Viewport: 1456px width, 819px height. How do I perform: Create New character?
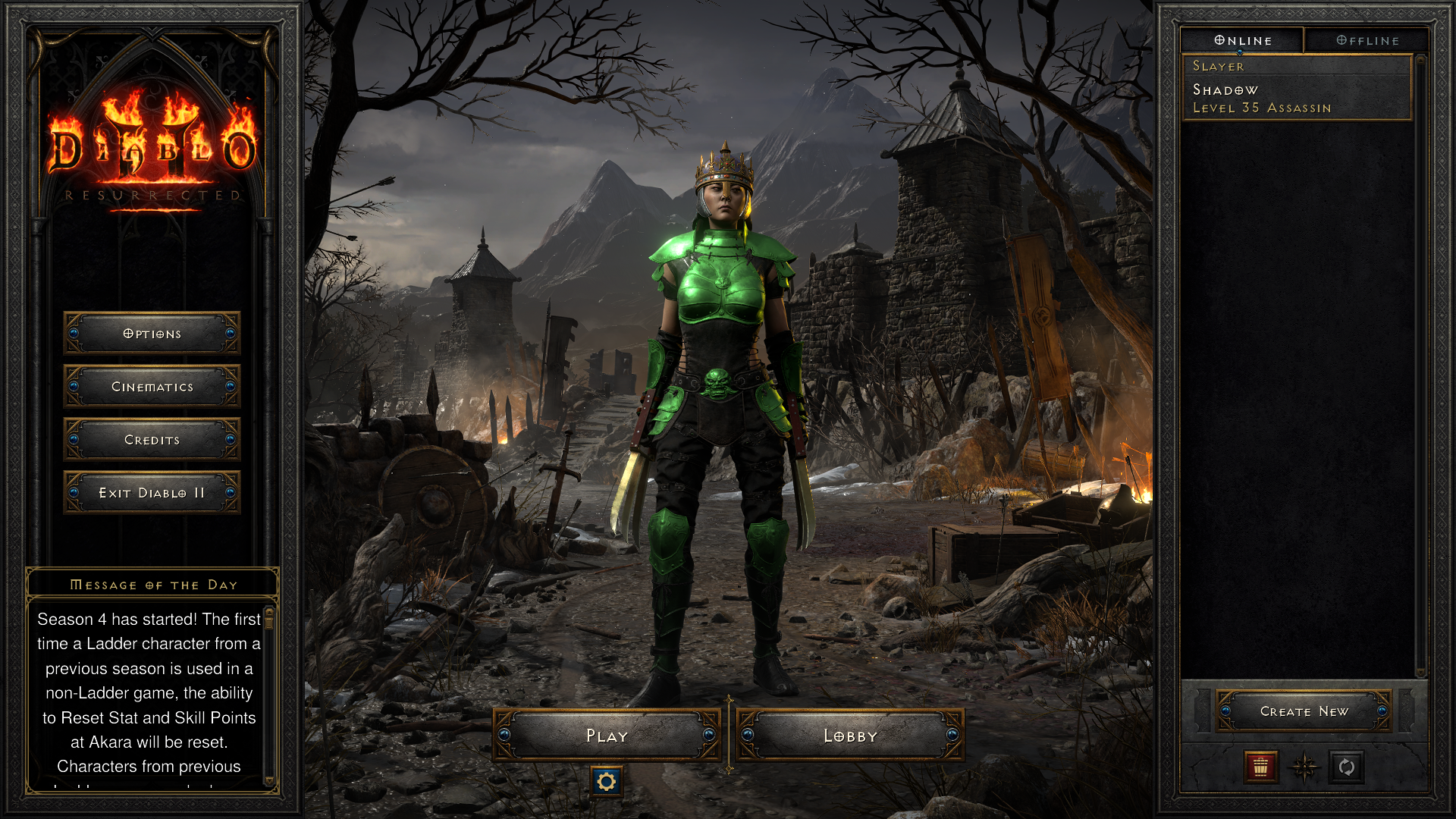coord(1304,711)
